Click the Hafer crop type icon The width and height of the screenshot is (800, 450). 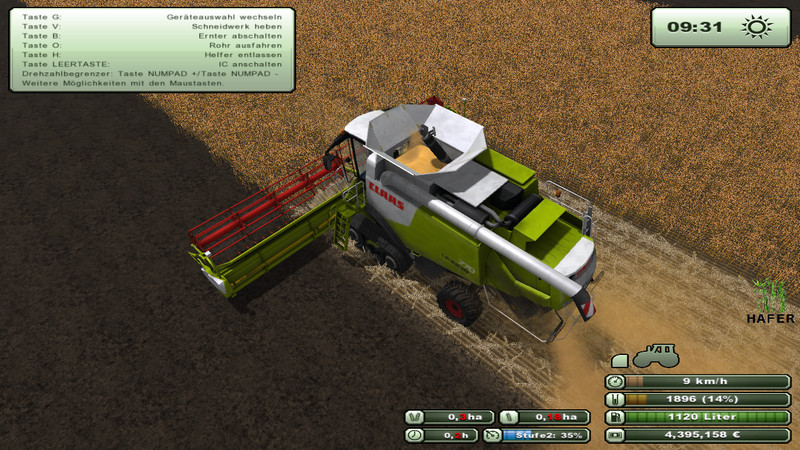point(771,296)
